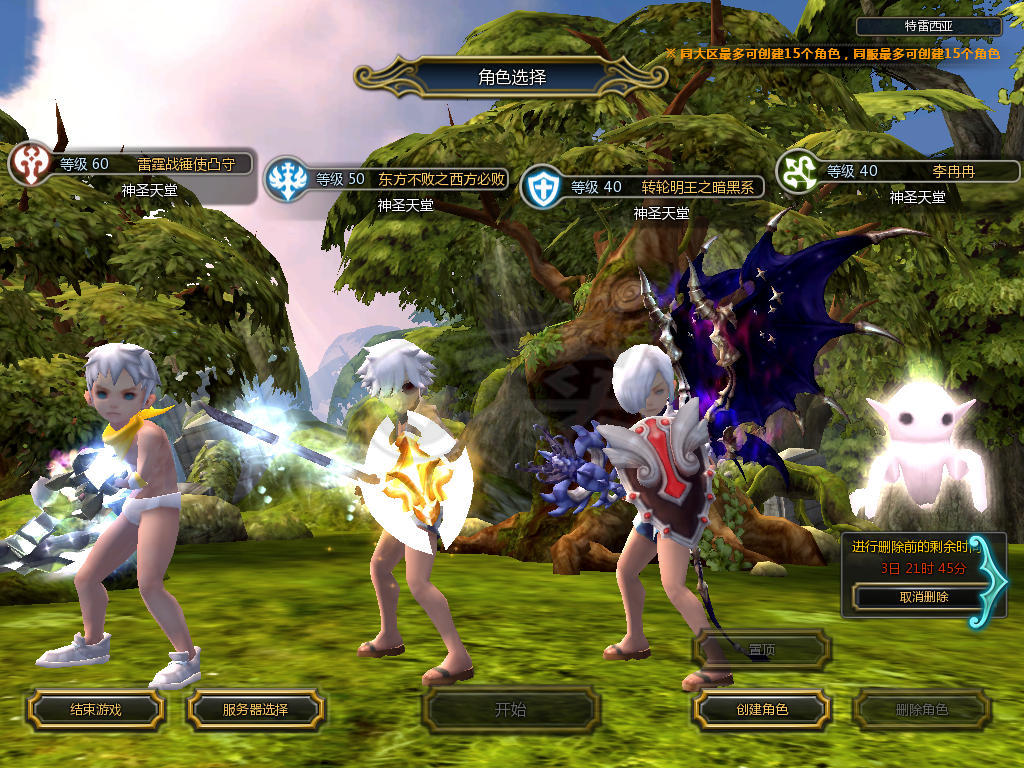Start the game with 开始 button

point(510,710)
